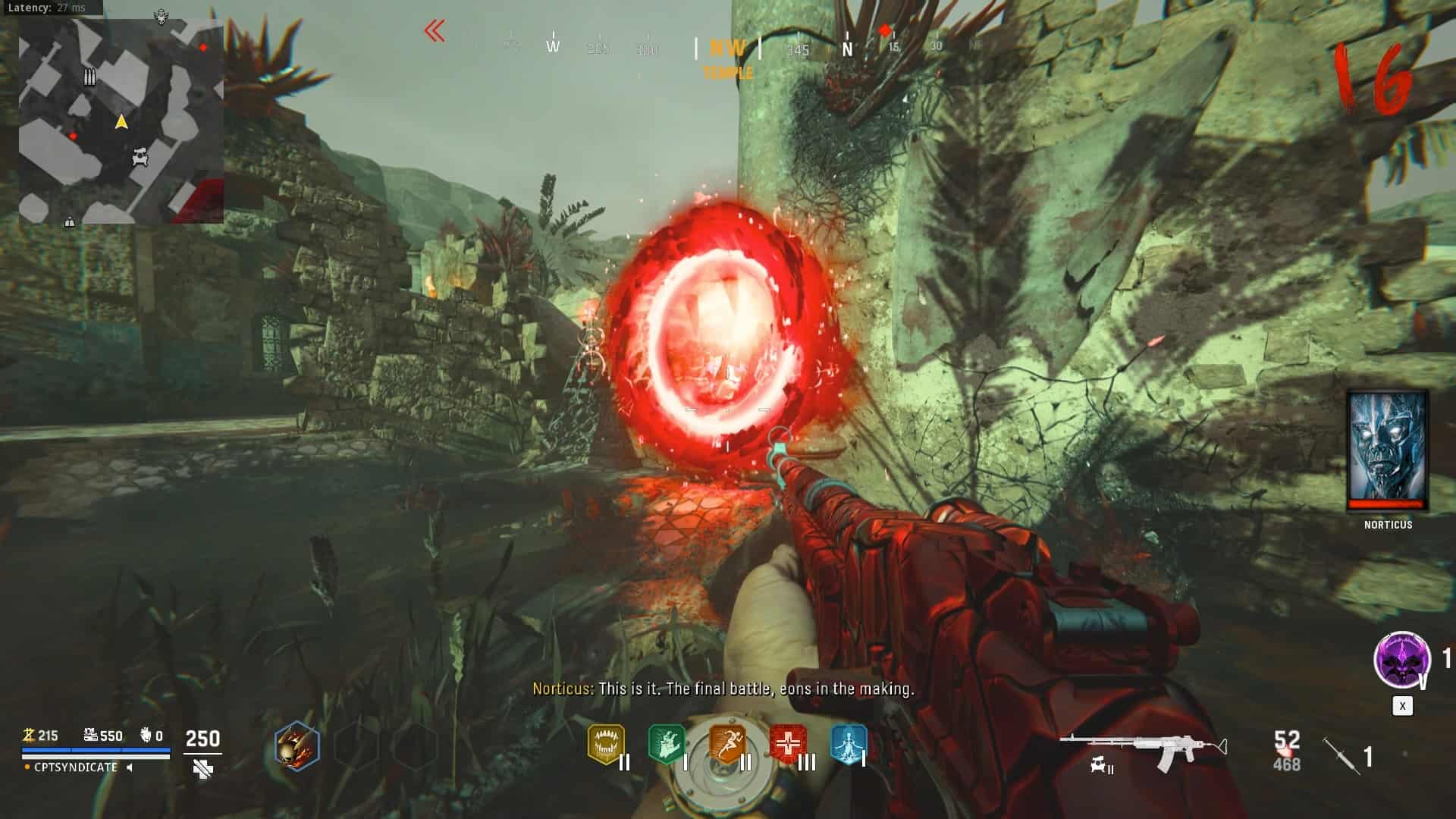Click the red double-chevron compass marker
The height and width of the screenshot is (819, 1456).
pos(435,31)
